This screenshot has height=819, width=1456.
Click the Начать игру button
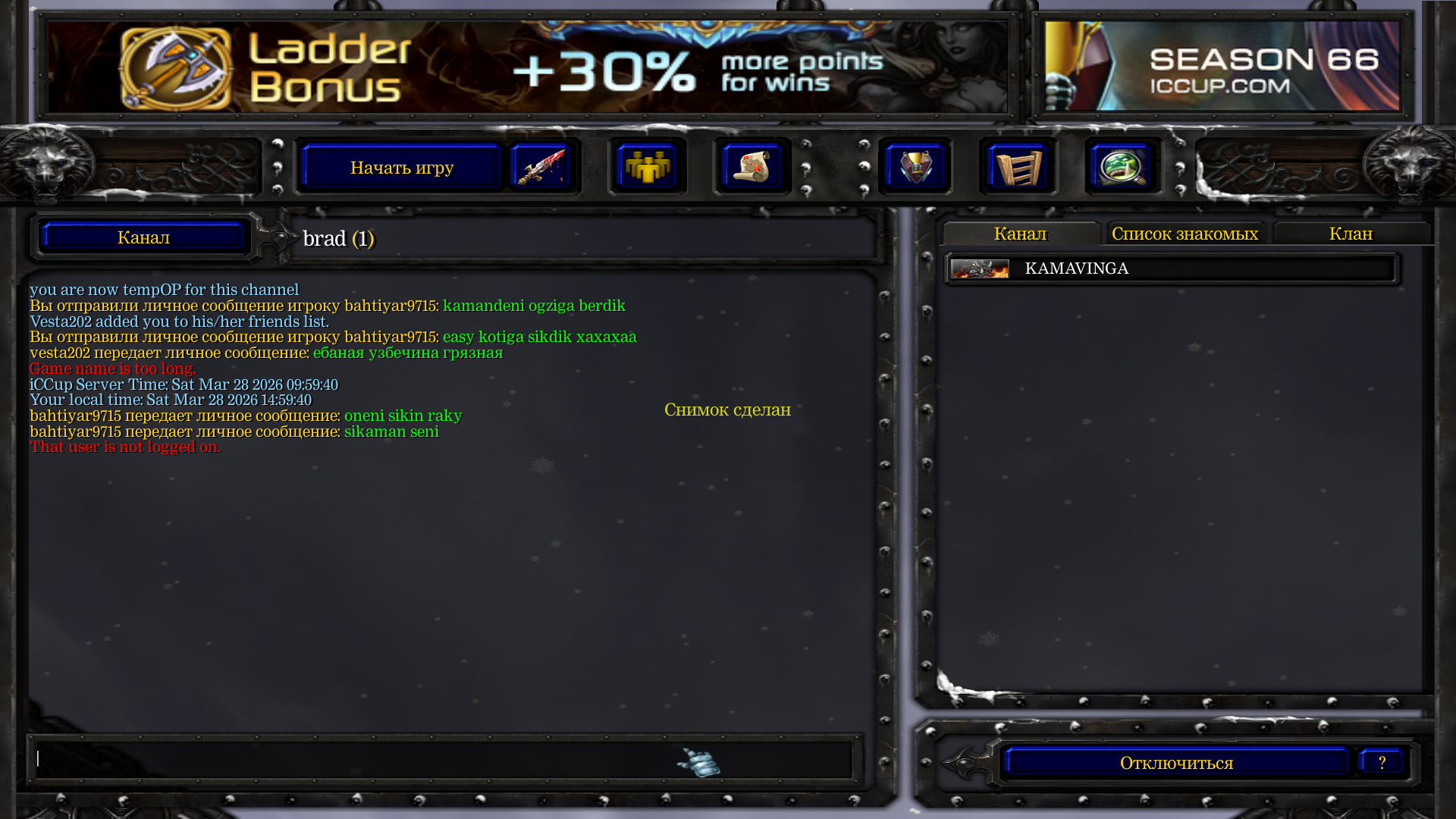(x=402, y=168)
